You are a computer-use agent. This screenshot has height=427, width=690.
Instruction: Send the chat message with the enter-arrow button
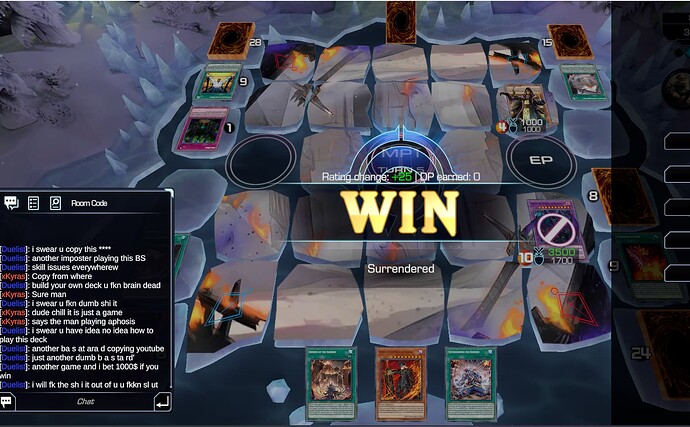162,401
